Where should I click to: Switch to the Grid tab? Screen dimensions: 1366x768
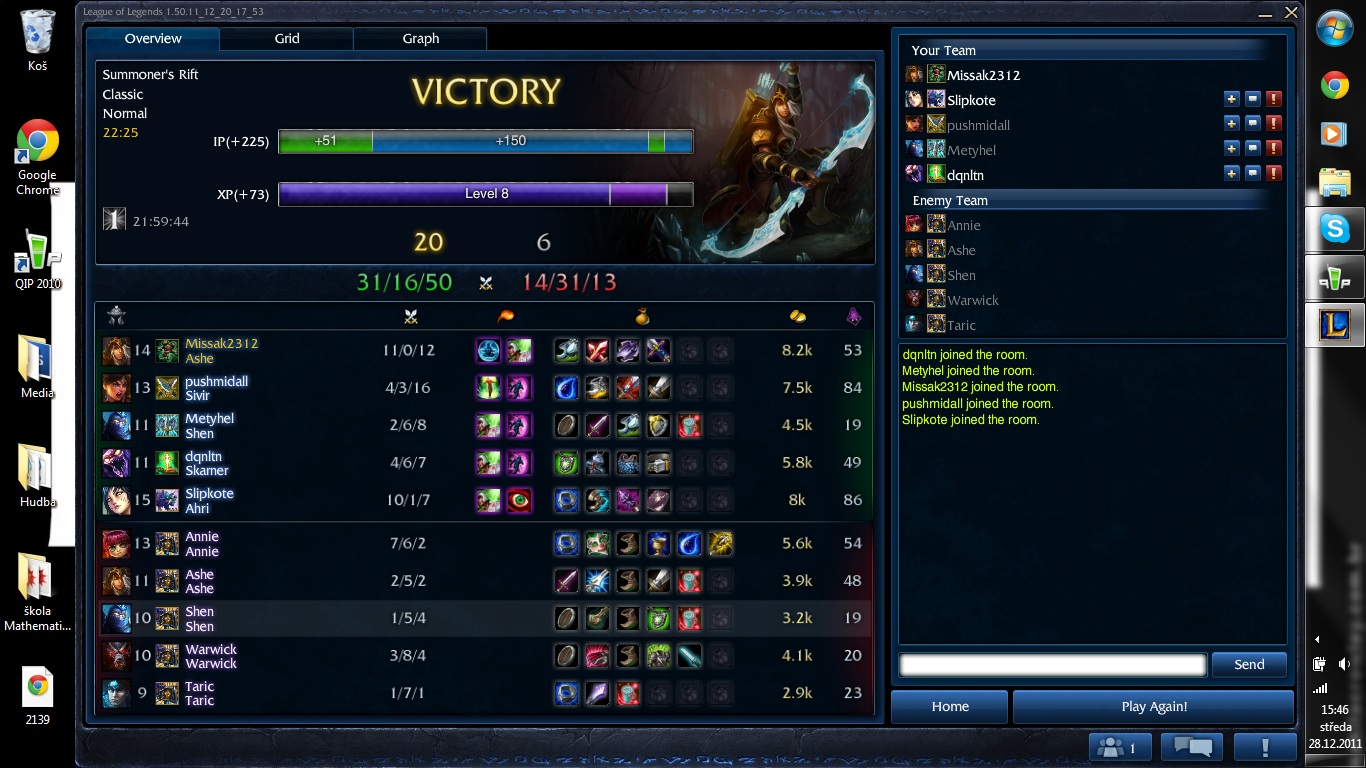pos(287,39)
